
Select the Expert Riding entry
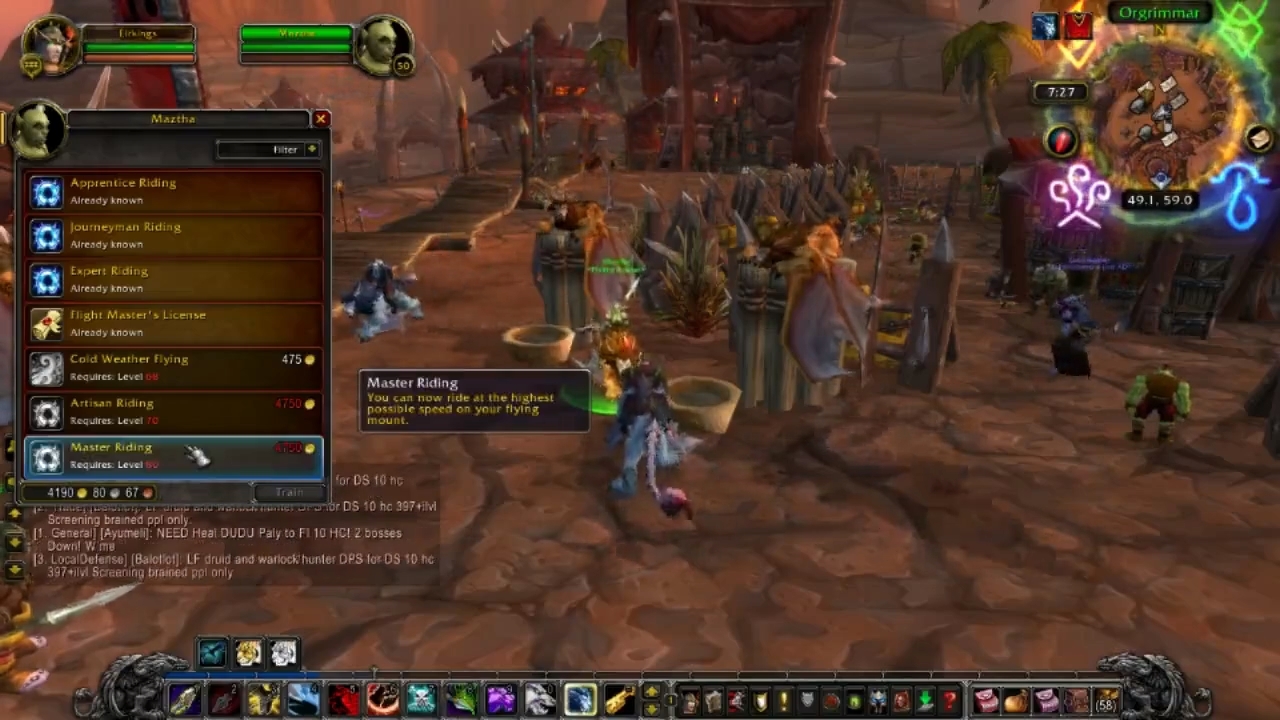click(174, 279)
